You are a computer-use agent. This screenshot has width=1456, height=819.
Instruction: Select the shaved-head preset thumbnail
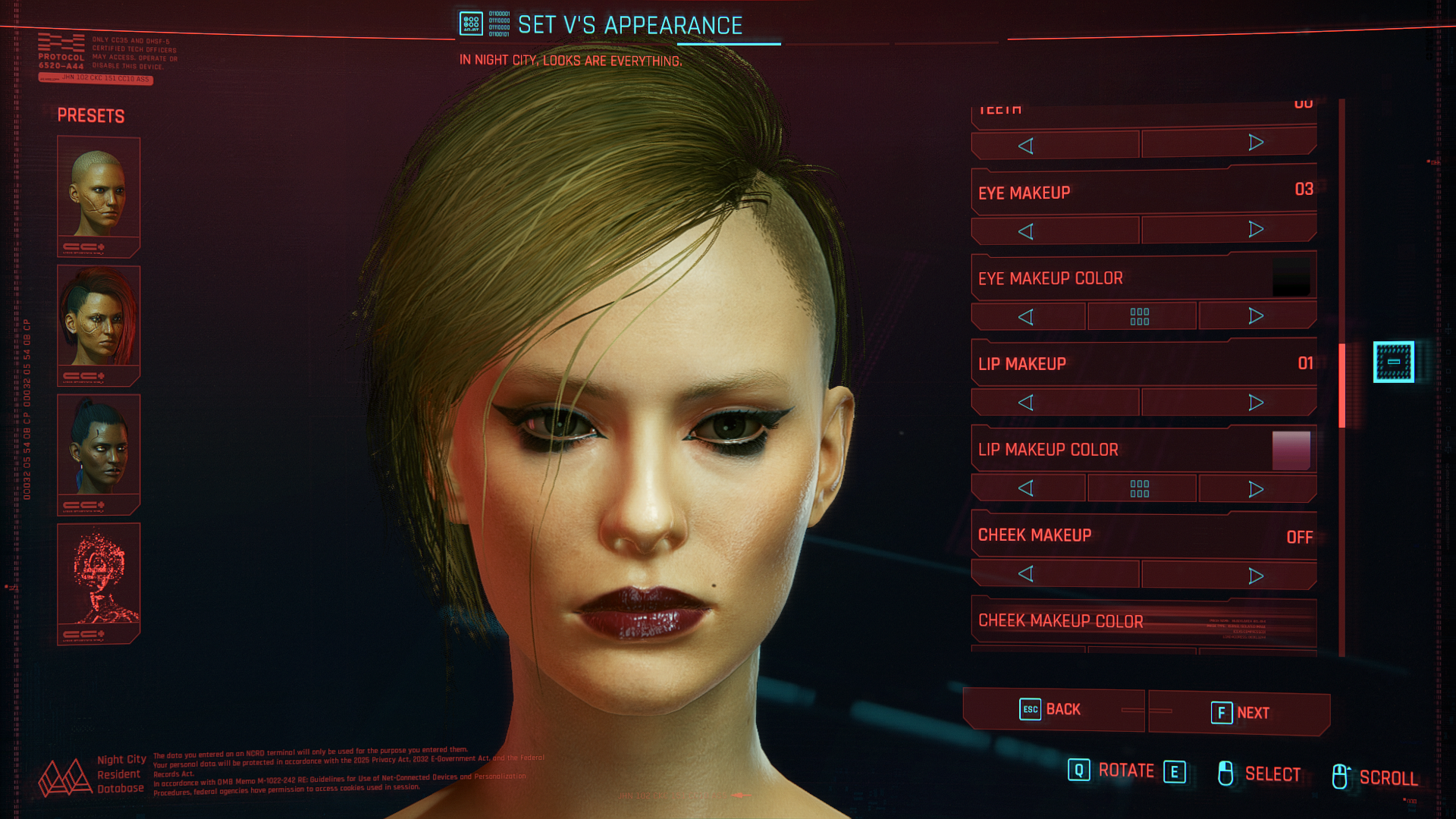pos(99,195)
